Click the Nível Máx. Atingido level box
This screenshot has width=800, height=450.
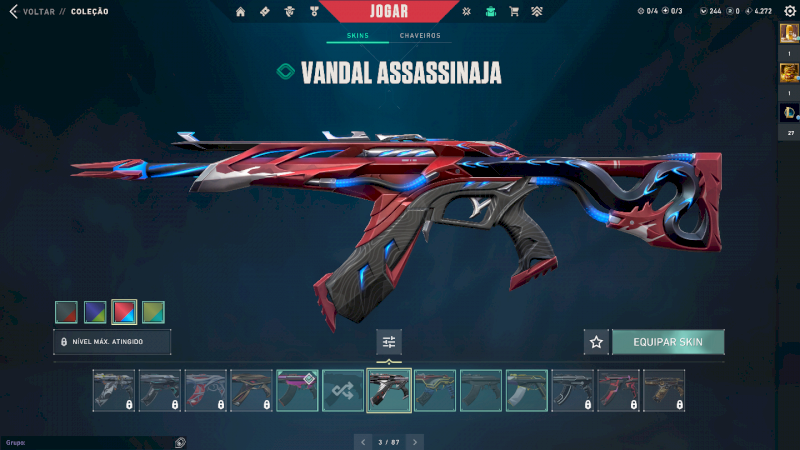coord(112,342)
